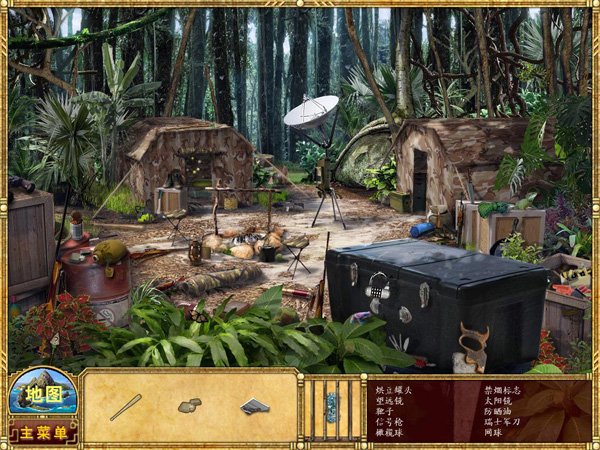Open the 主菜单 main menu
Viewport: 600px width, 450px height.
tap(41, 434)
